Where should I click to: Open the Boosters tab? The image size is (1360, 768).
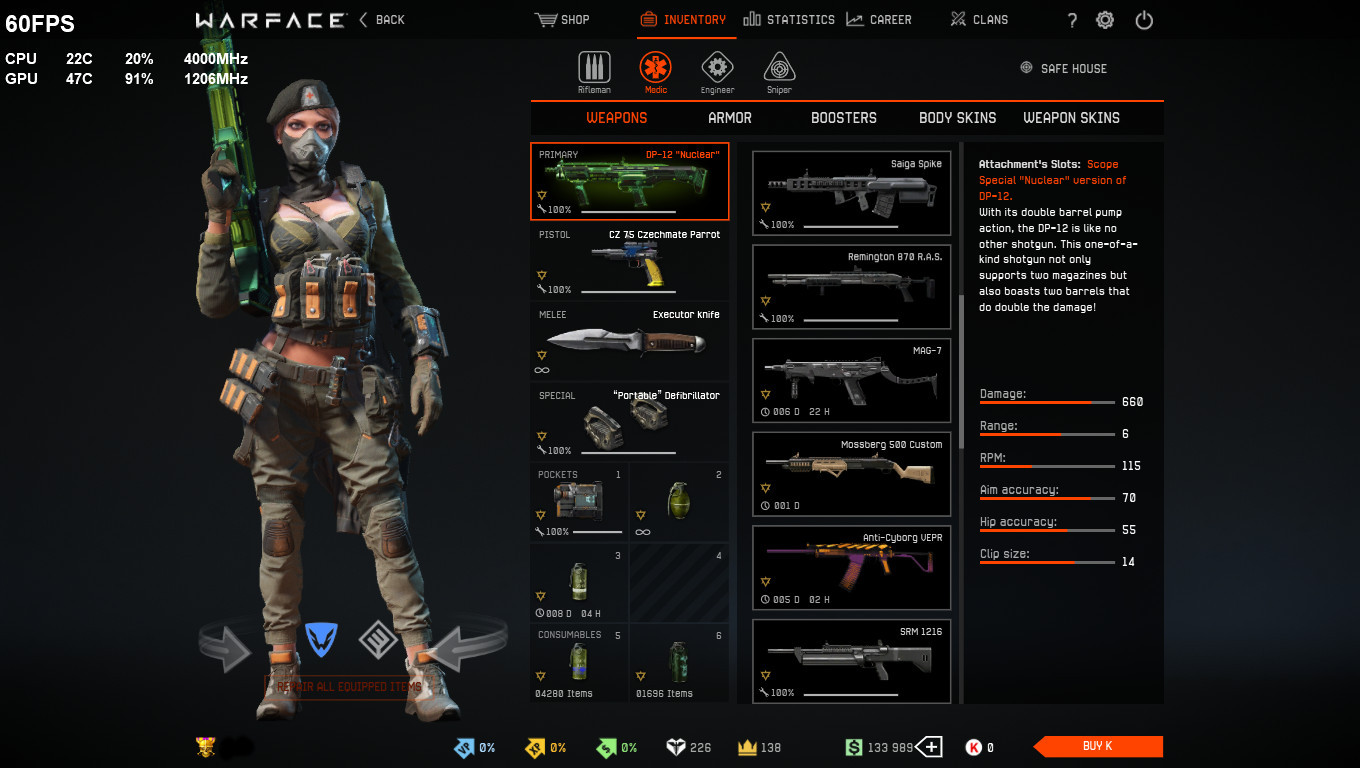coord(843,118)
